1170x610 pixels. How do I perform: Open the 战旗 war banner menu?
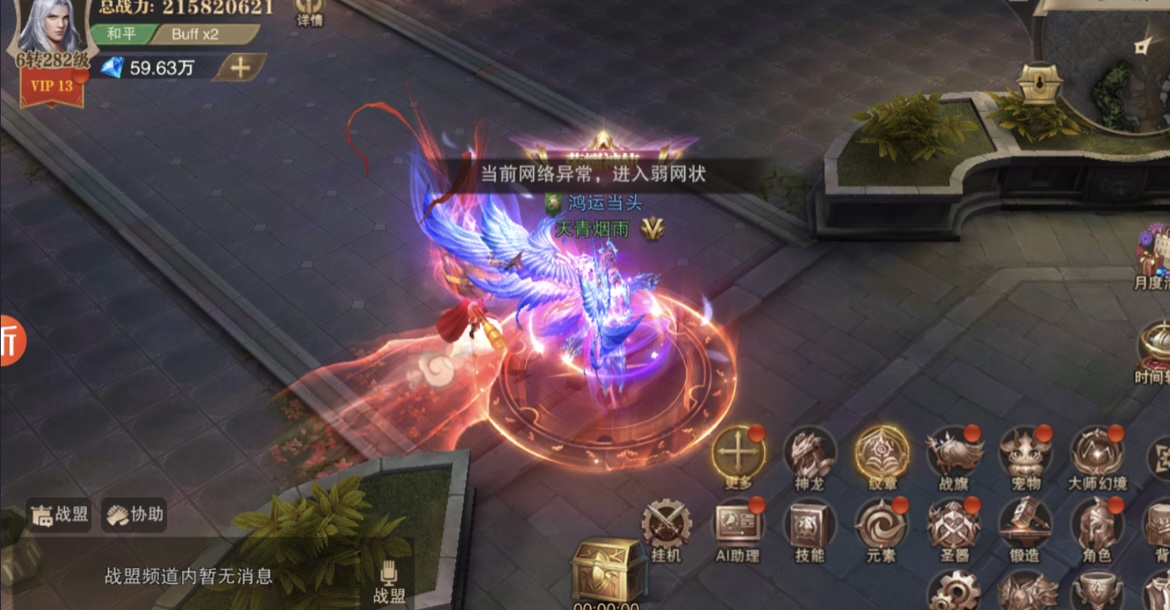coord(954,455)
